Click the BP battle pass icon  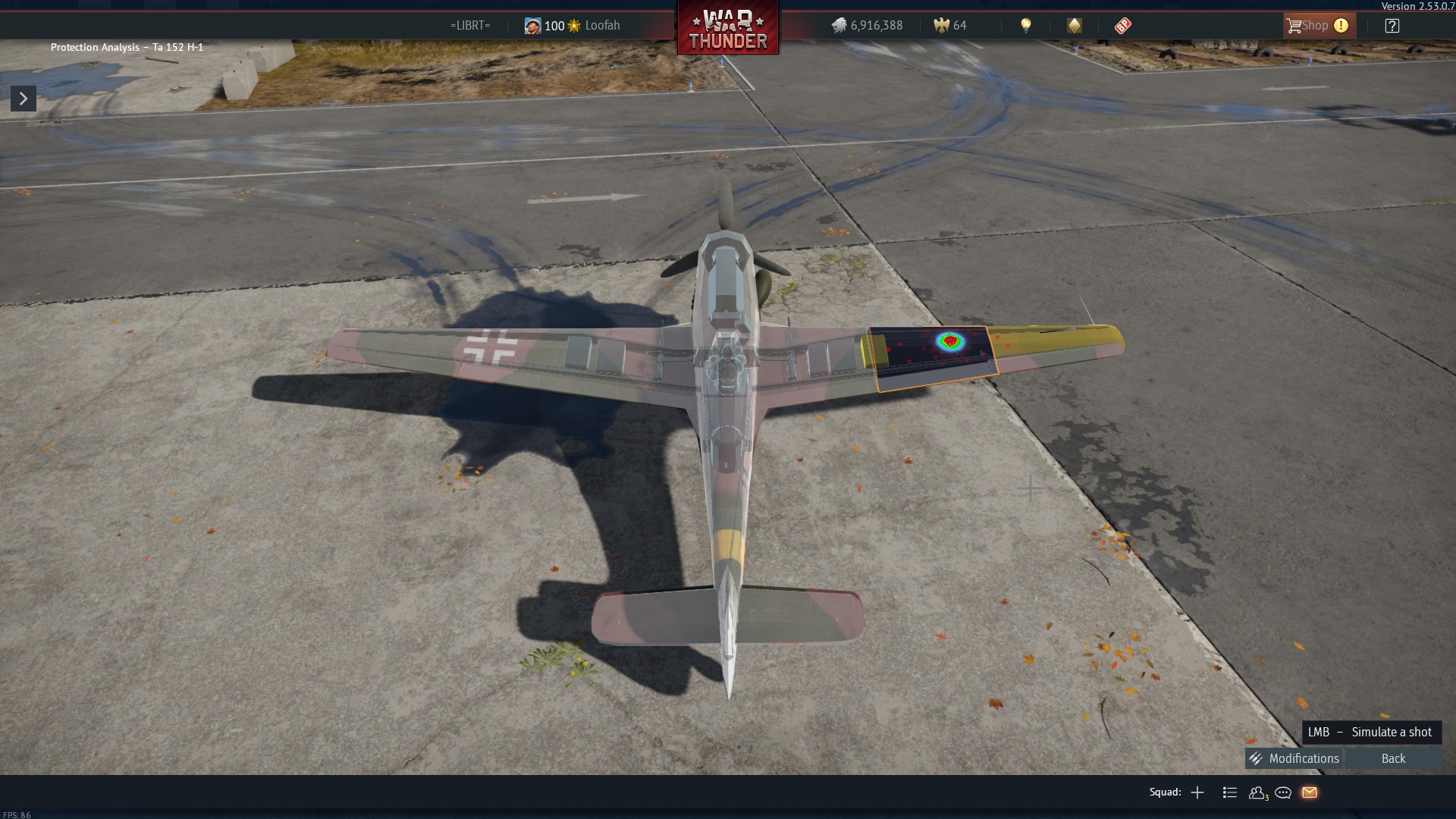pos(1122,26)
